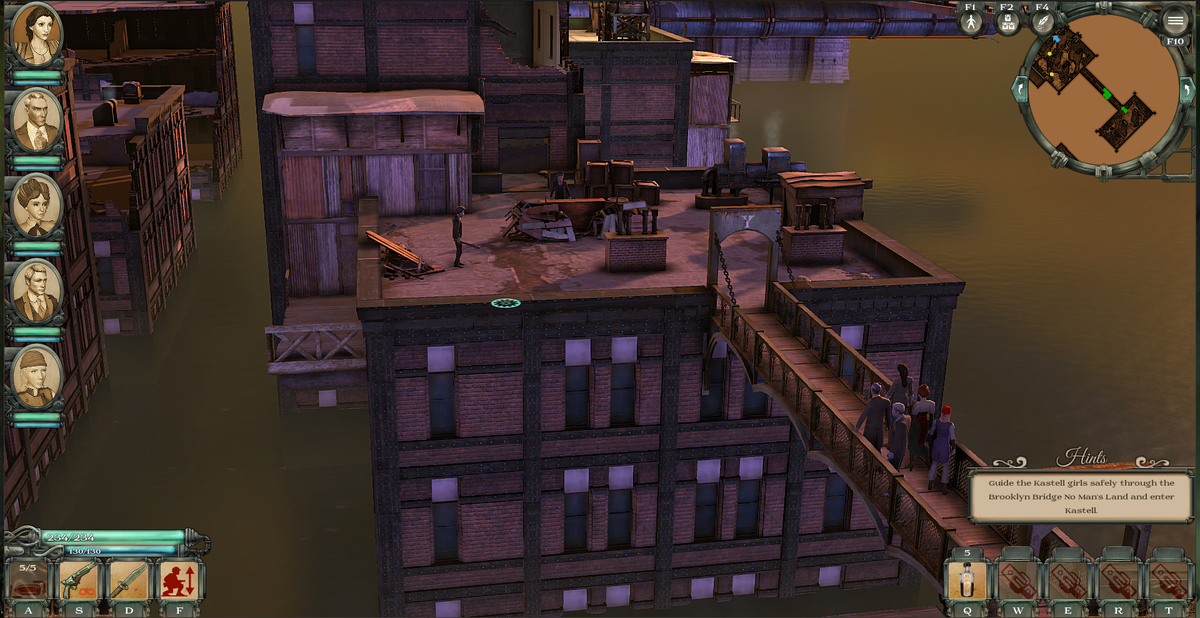Pick the young man in suit portrait
This screenshot has width=1200, height=618.
(x=36, y=291)
